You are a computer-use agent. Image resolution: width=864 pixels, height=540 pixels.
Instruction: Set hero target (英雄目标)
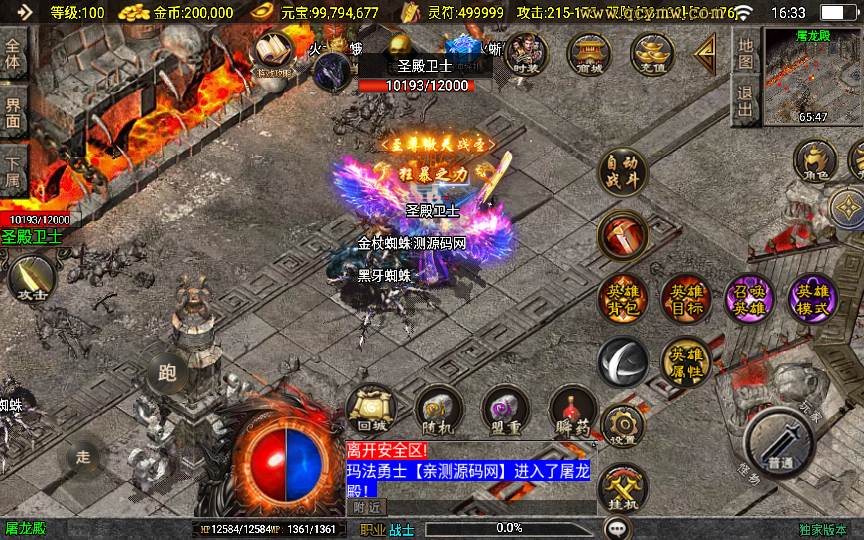pyautogui.click(x=684, y=298)
